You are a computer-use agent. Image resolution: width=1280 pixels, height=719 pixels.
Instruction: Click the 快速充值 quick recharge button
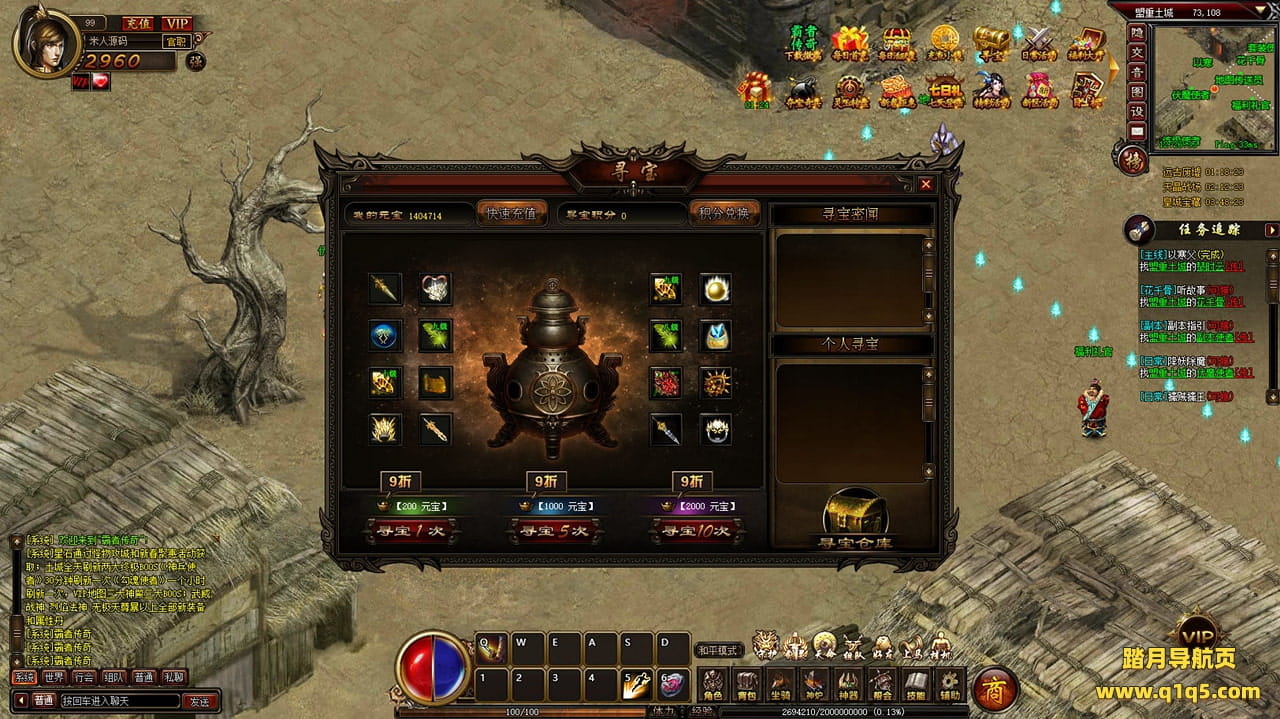[511, 214]
